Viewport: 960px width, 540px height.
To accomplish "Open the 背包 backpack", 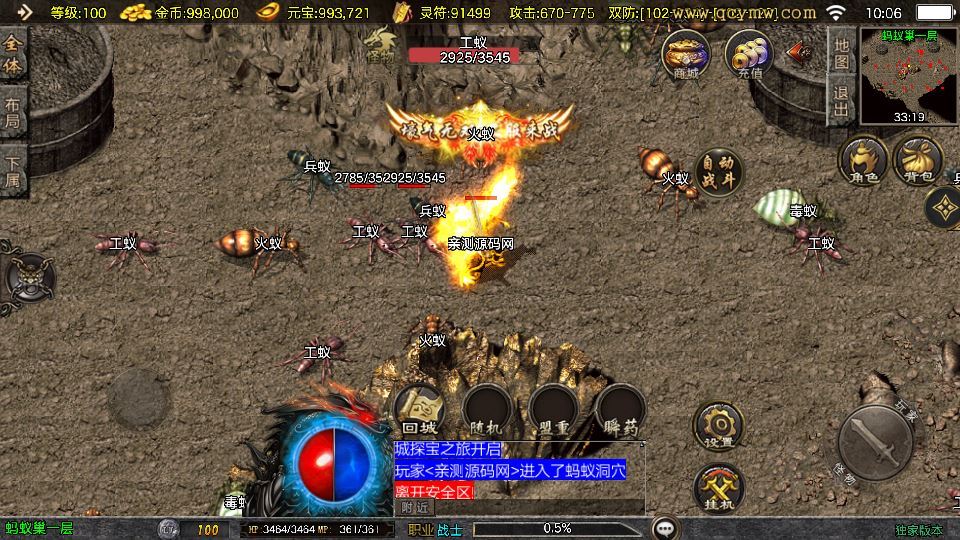I will (917, 160).
